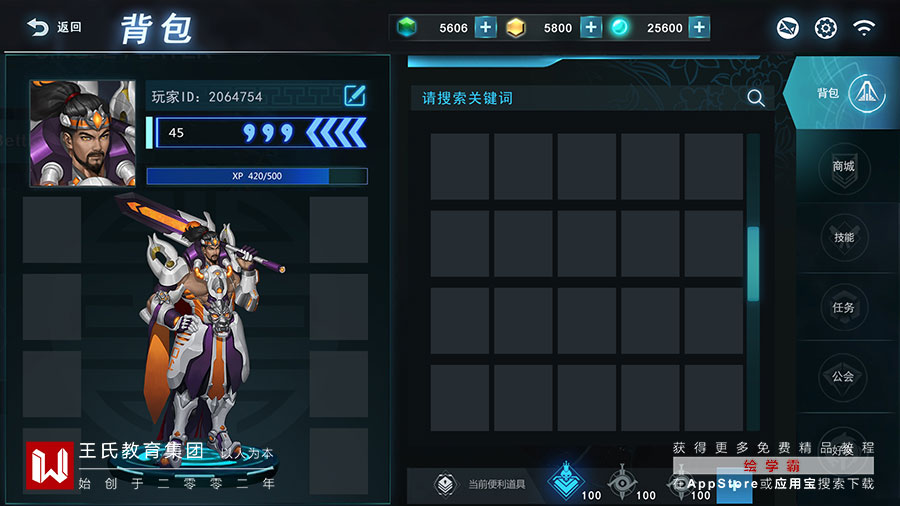Switch to the 任务 quests tab

click(x=843, y=307)
